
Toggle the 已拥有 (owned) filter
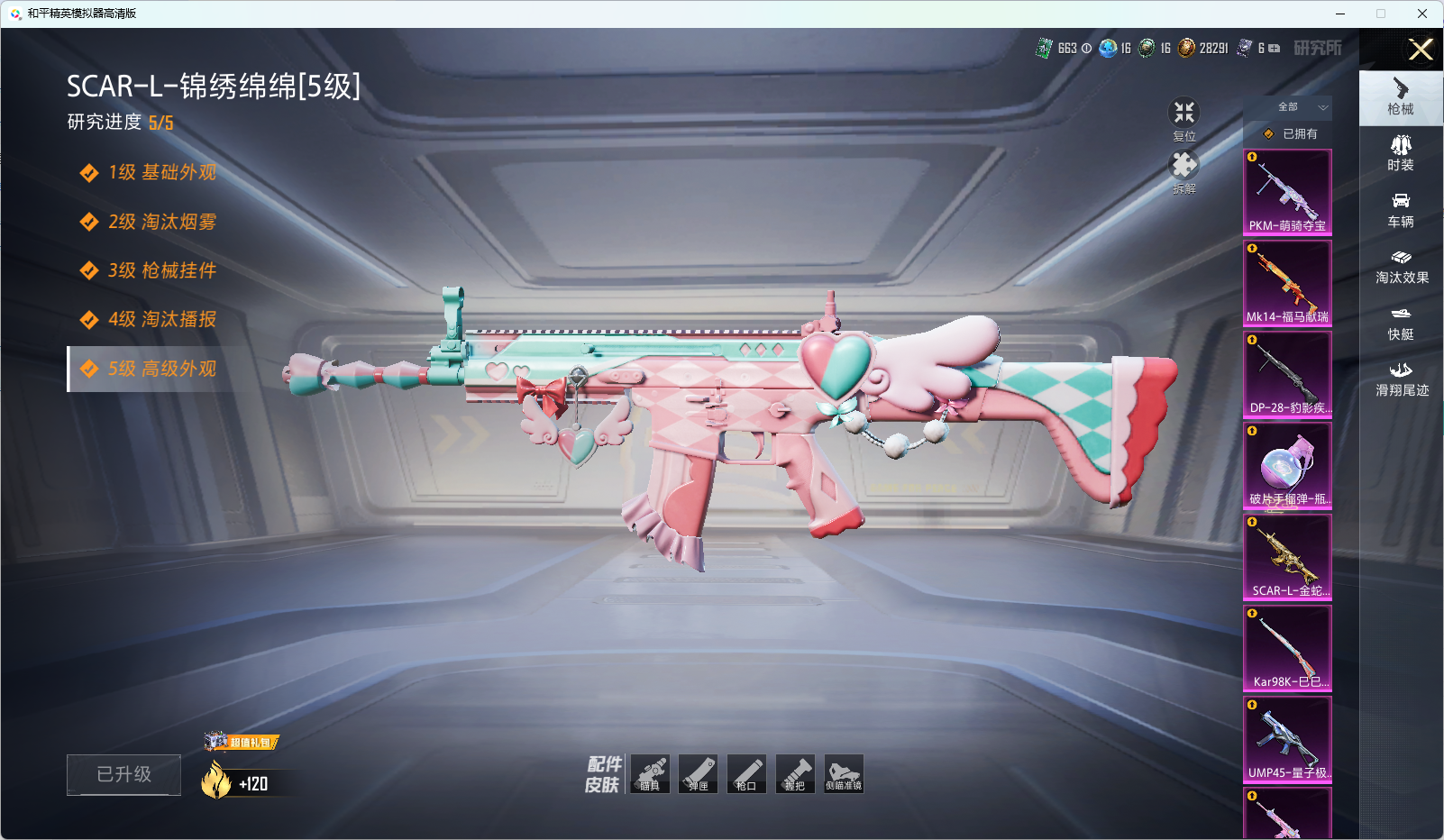pos(1290,133)
